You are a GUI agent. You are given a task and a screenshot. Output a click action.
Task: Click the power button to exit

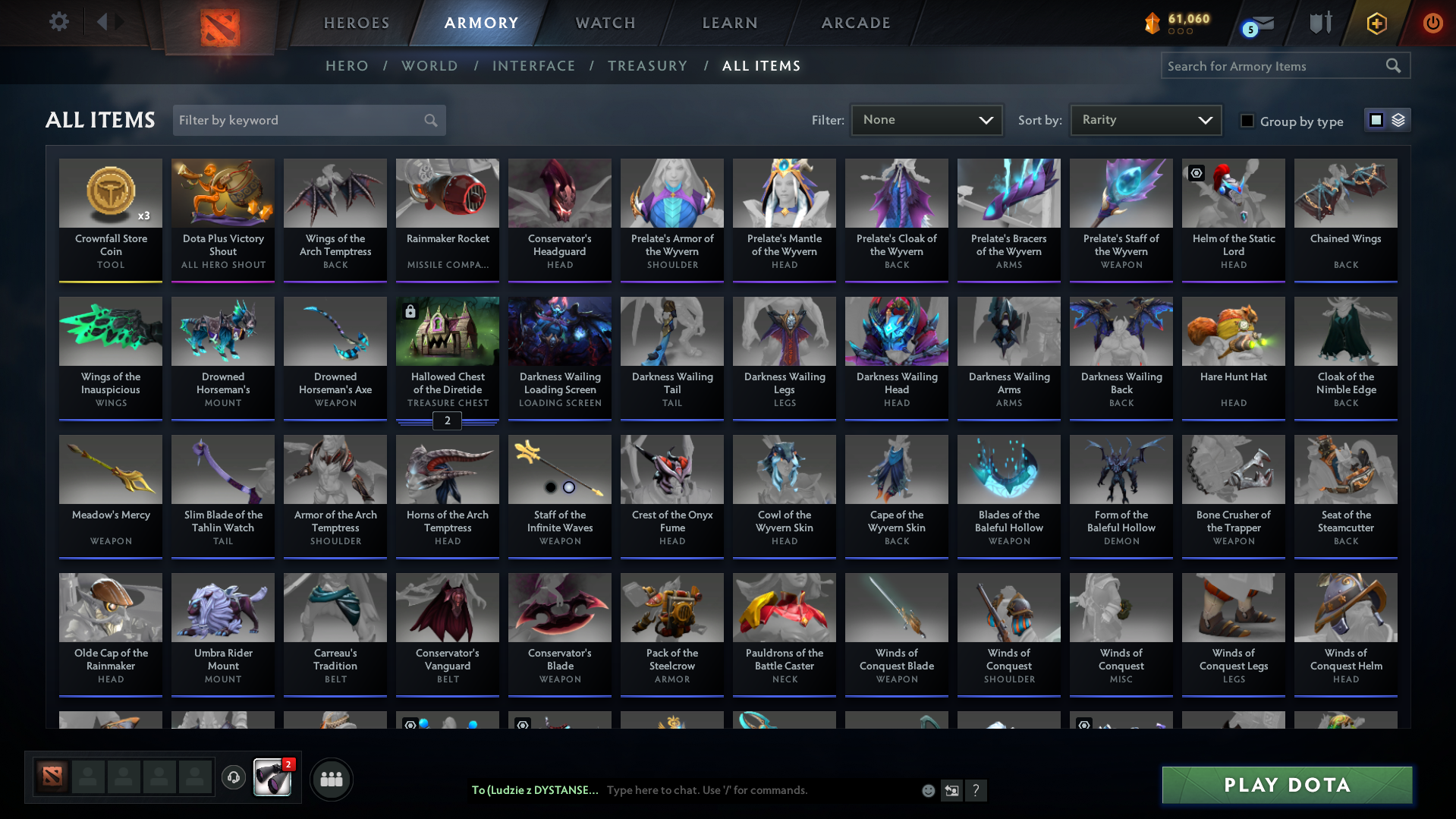1432,23
